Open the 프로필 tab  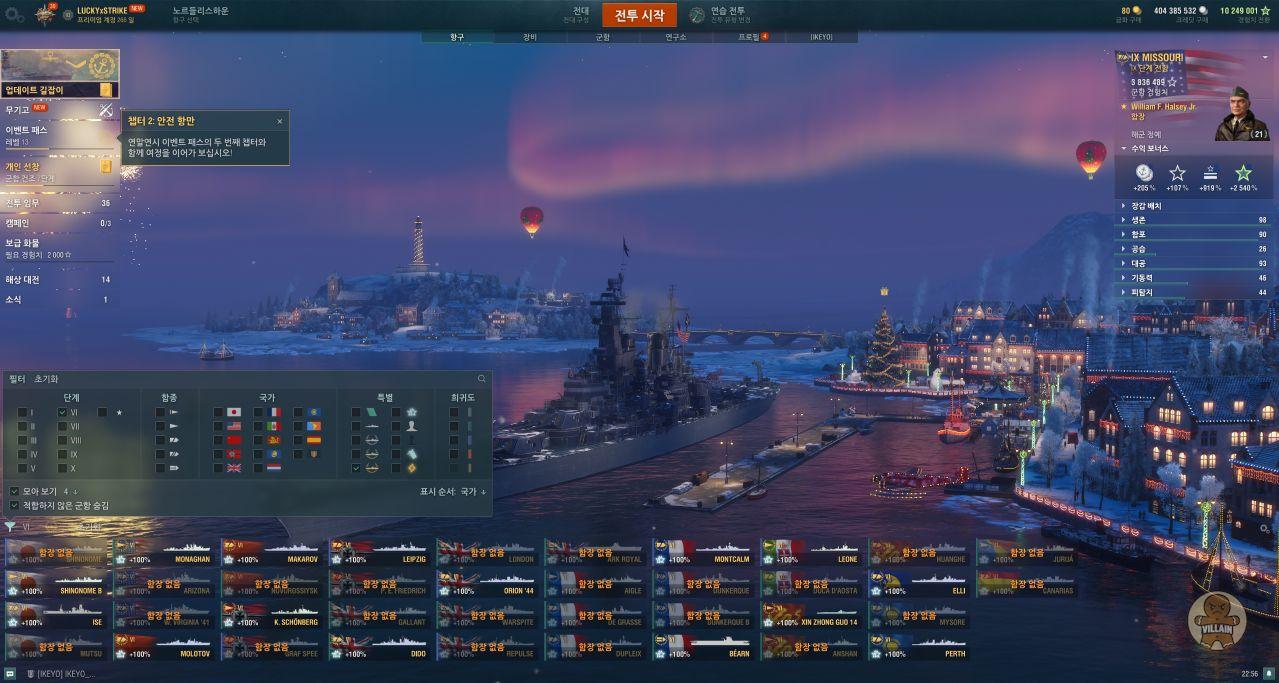point(748,37)
